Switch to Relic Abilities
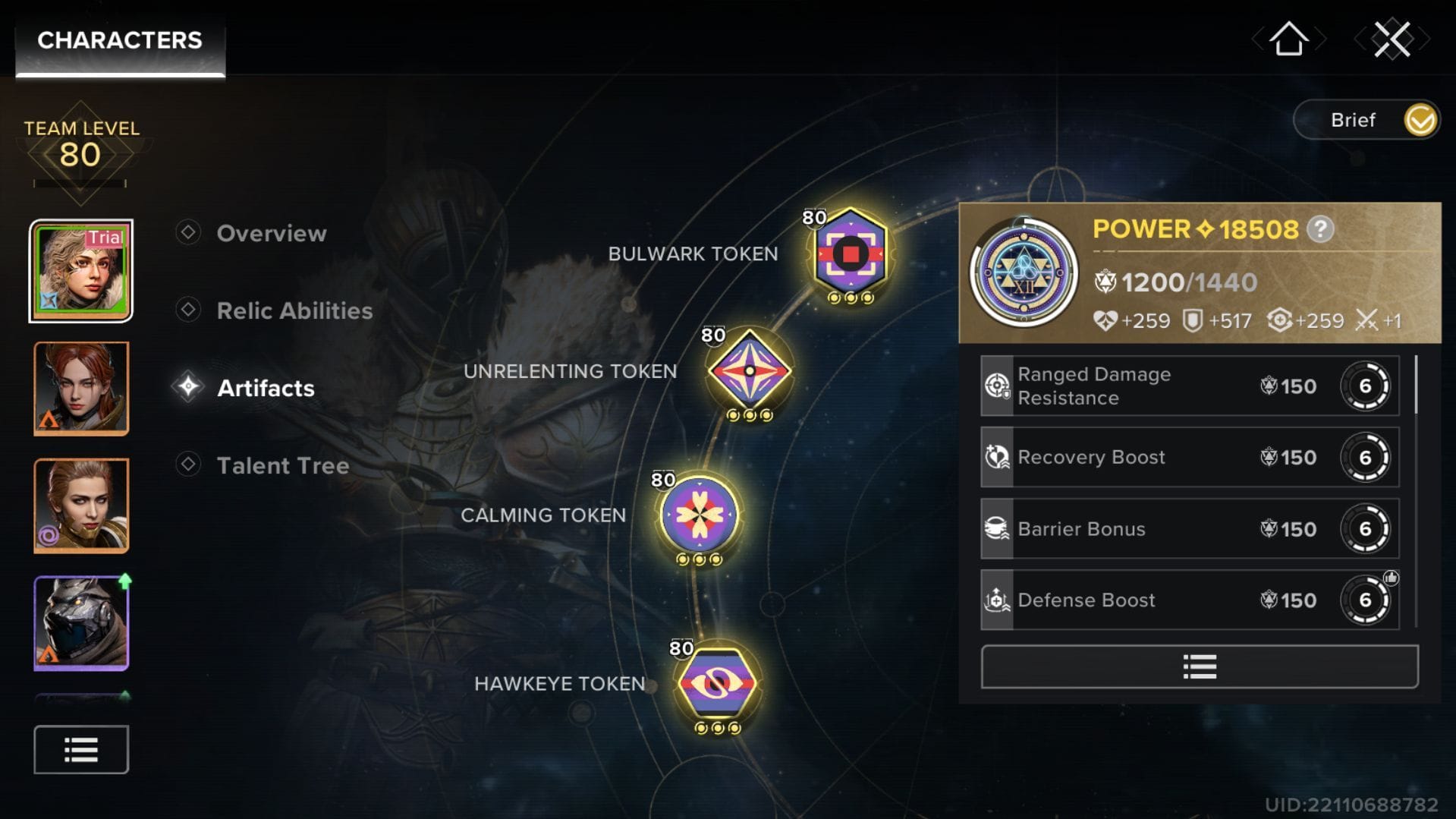 point(294,310)
